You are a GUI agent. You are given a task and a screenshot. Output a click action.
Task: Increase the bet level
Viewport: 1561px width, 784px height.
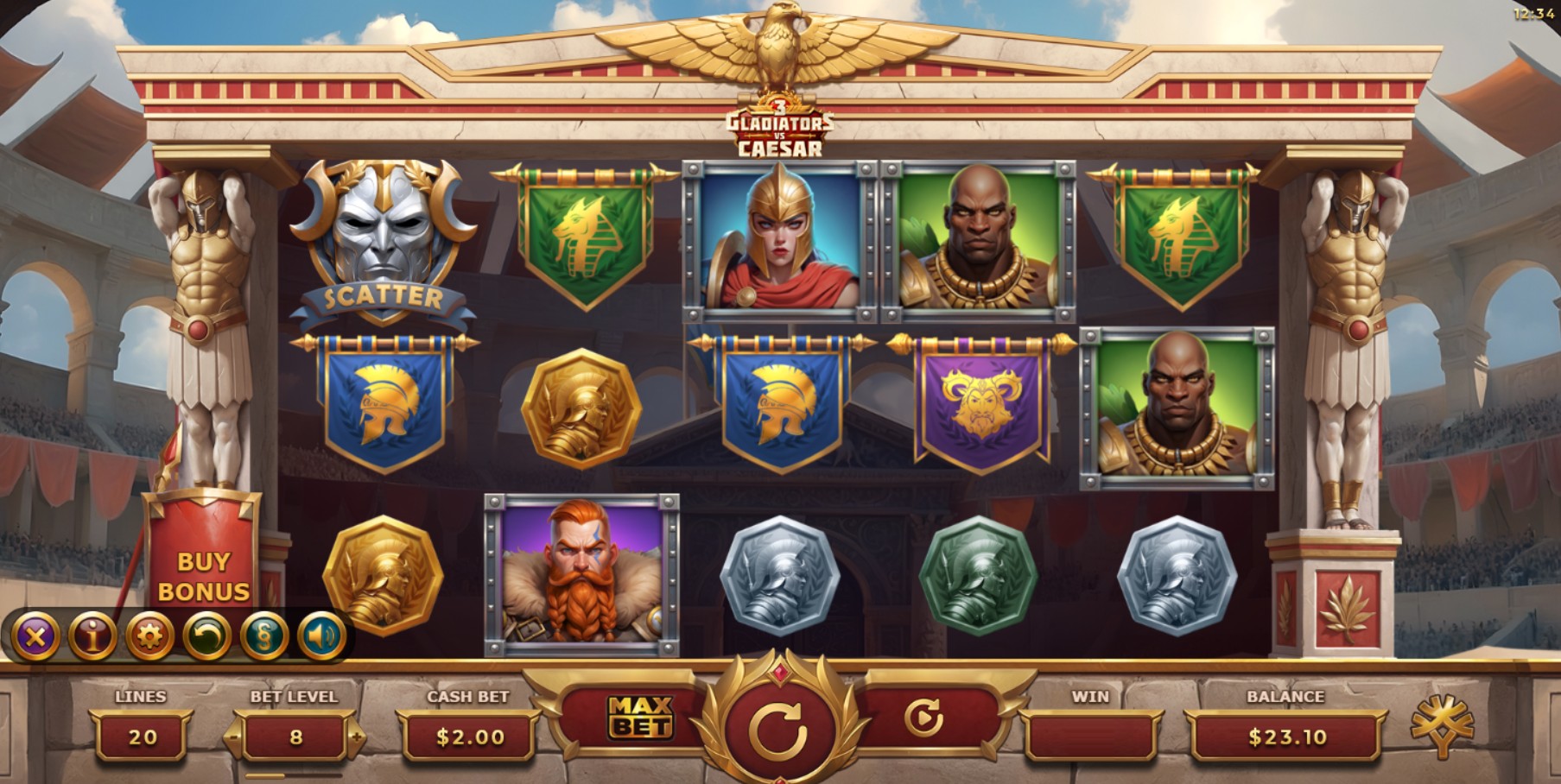click(x=356, y=737)
